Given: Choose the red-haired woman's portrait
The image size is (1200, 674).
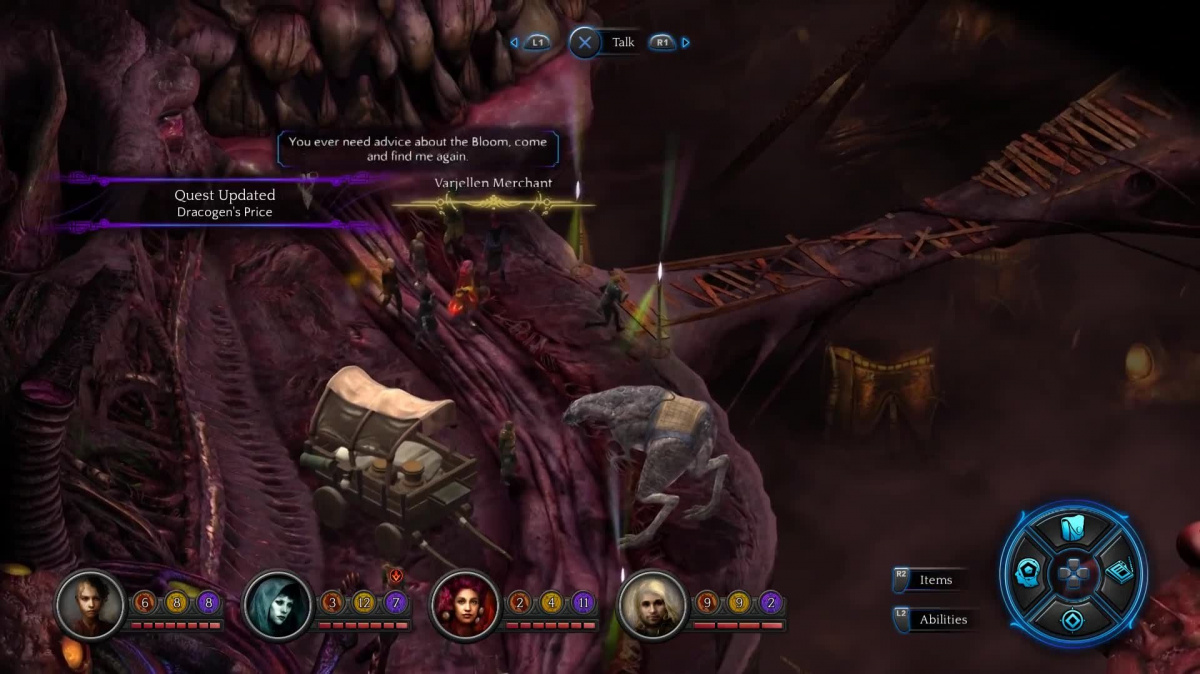Looking at the screenshot, I should 465,603.
